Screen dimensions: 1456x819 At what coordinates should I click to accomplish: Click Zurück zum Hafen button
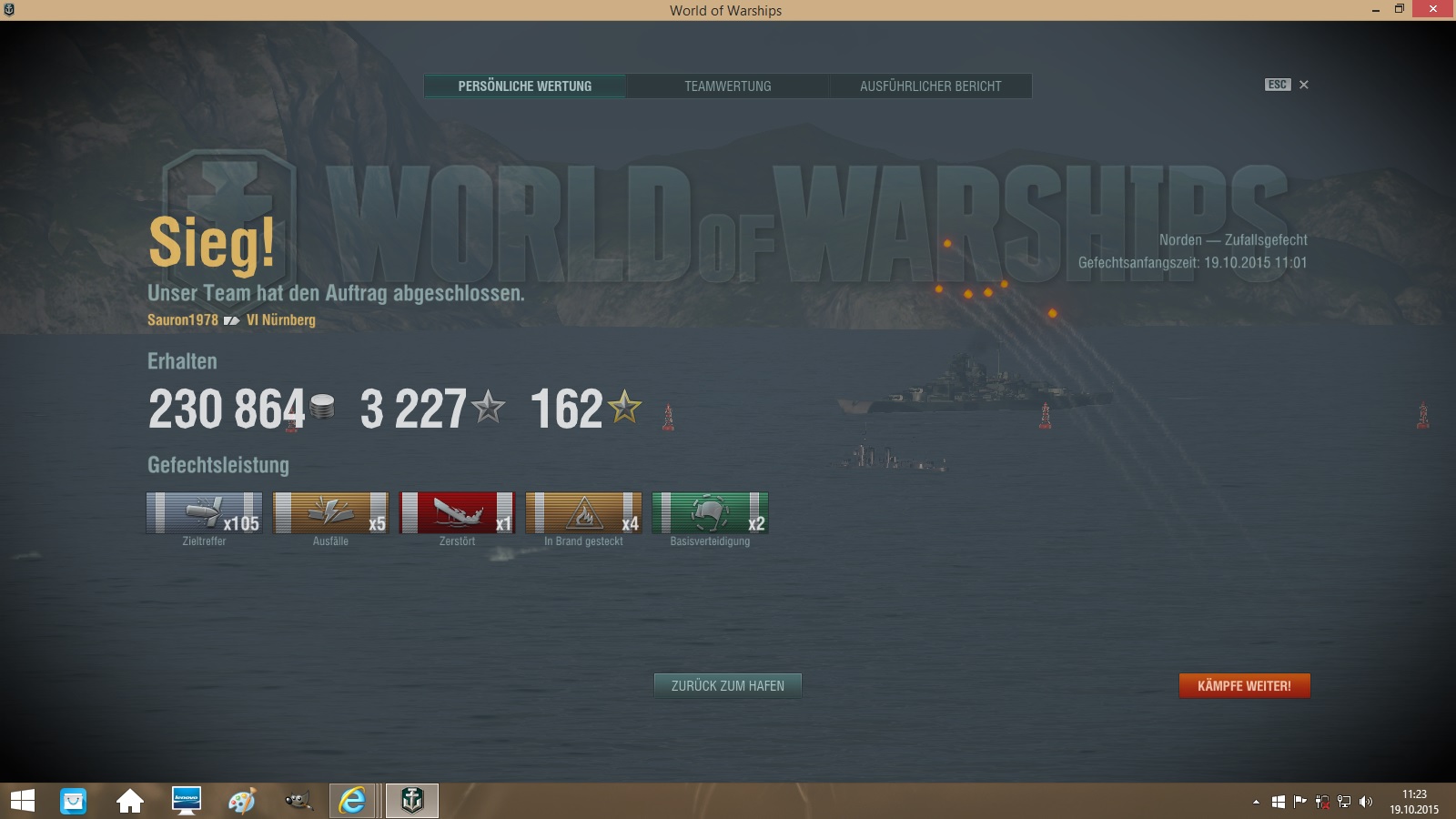[728, 685]
